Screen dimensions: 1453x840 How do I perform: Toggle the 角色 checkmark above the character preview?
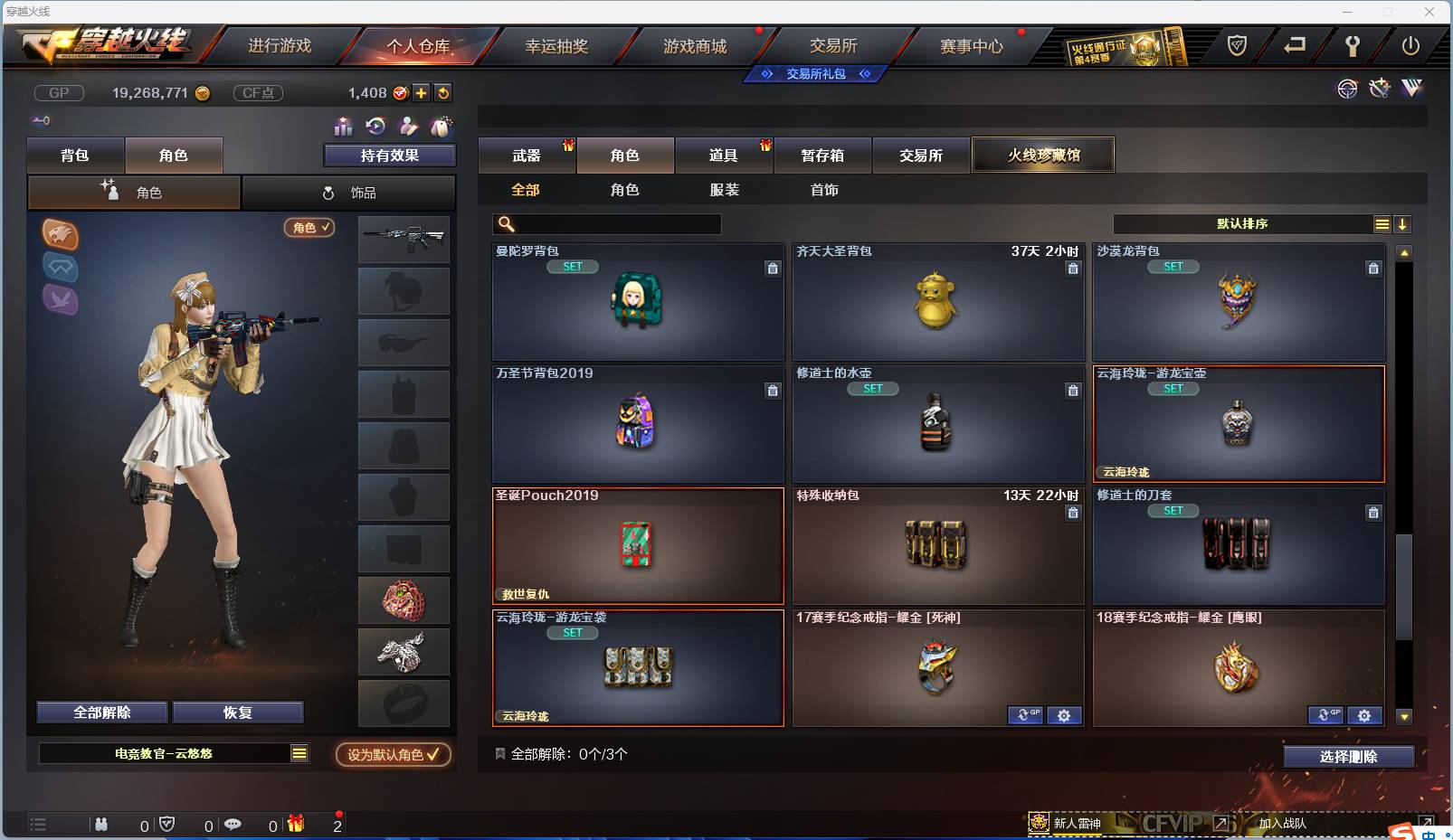(309, 228)
